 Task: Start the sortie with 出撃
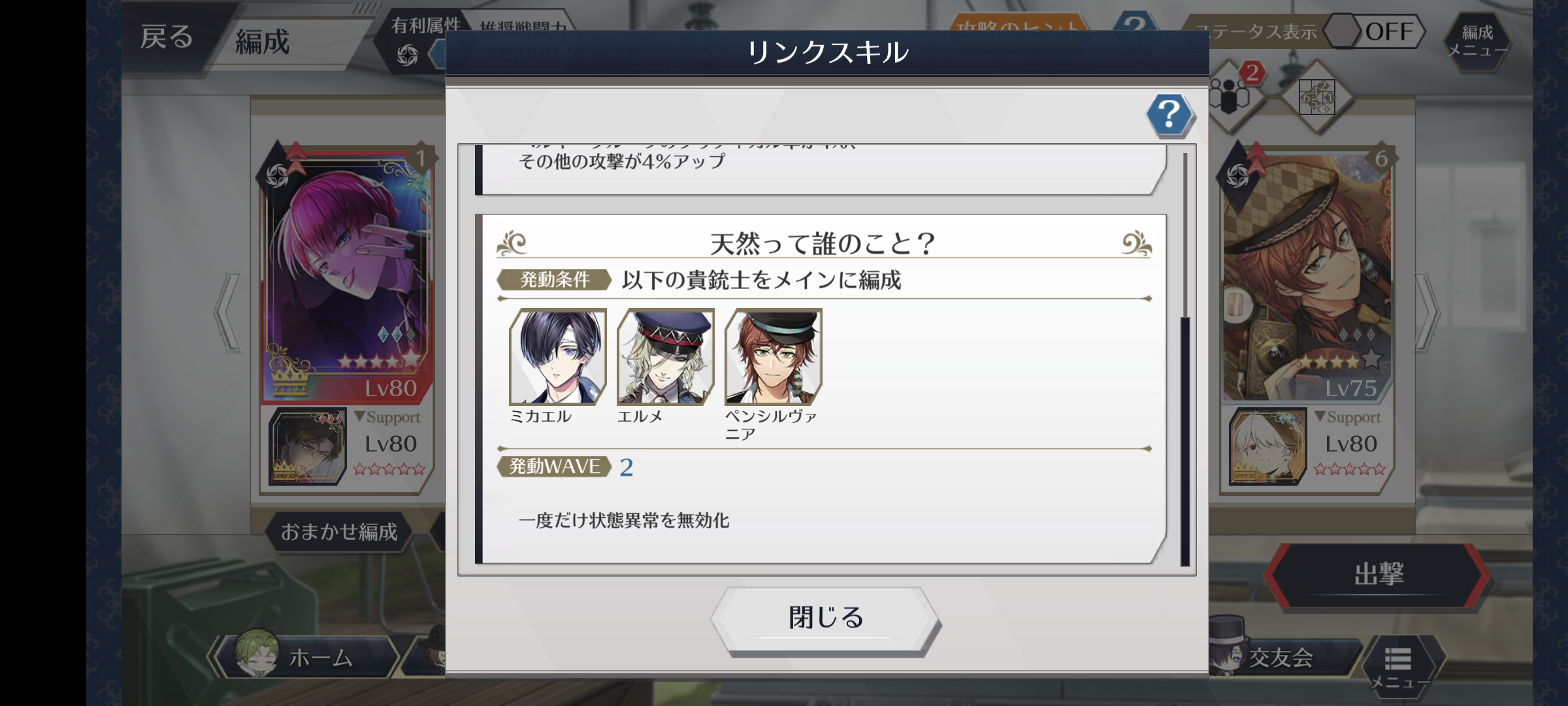pyautogui.click(x=1379, y=575)
